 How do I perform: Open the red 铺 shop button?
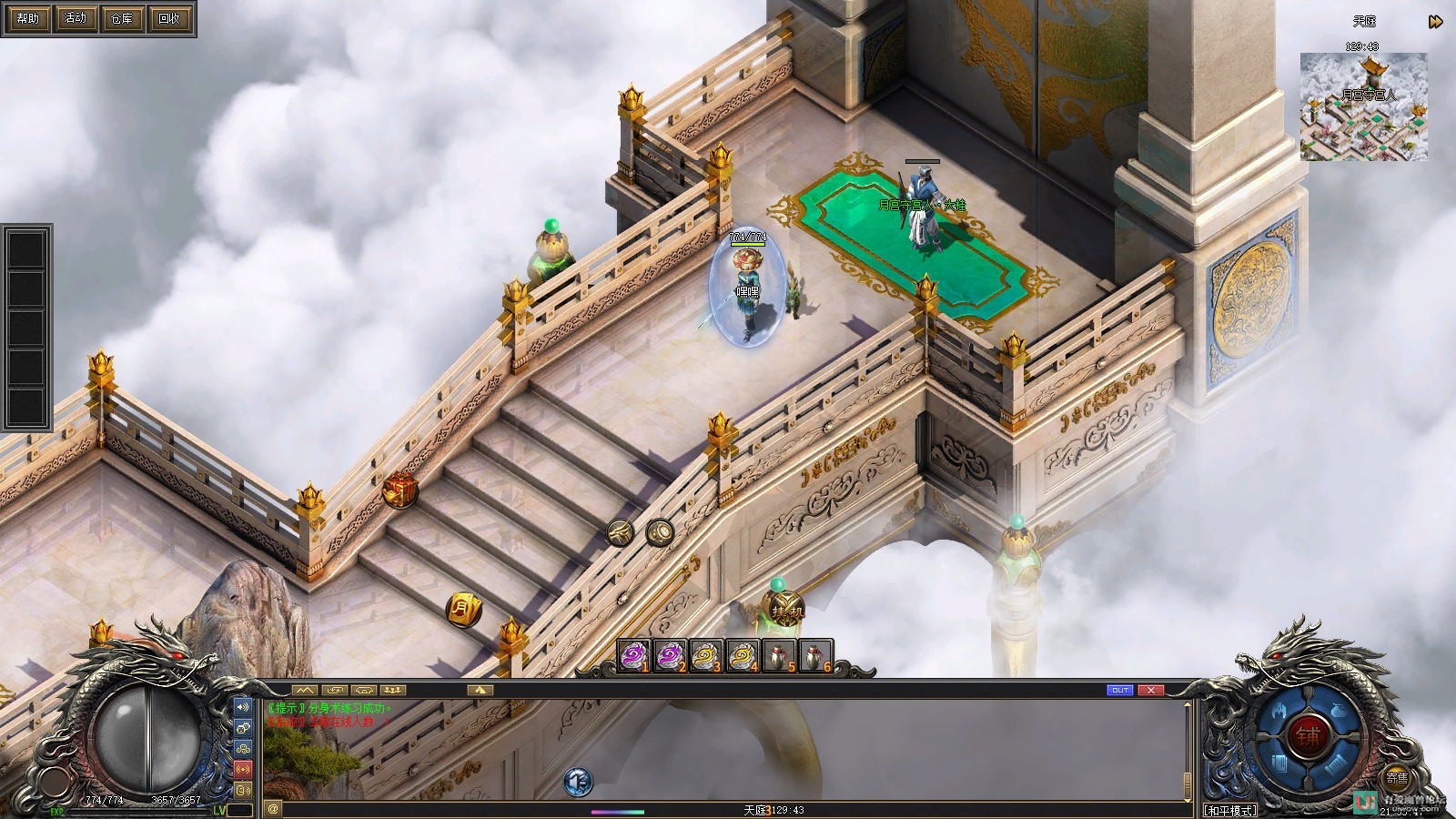tap(1308, 734)
